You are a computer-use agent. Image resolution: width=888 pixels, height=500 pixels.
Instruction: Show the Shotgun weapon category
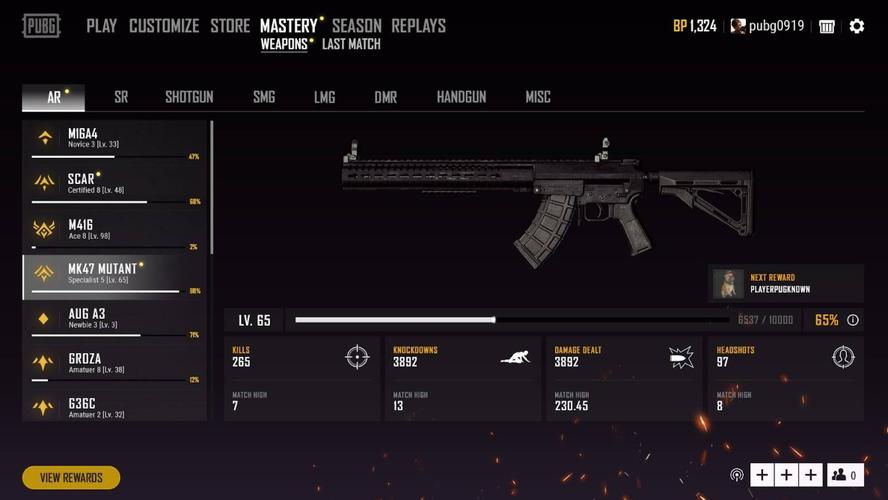(x=189, y=97)
